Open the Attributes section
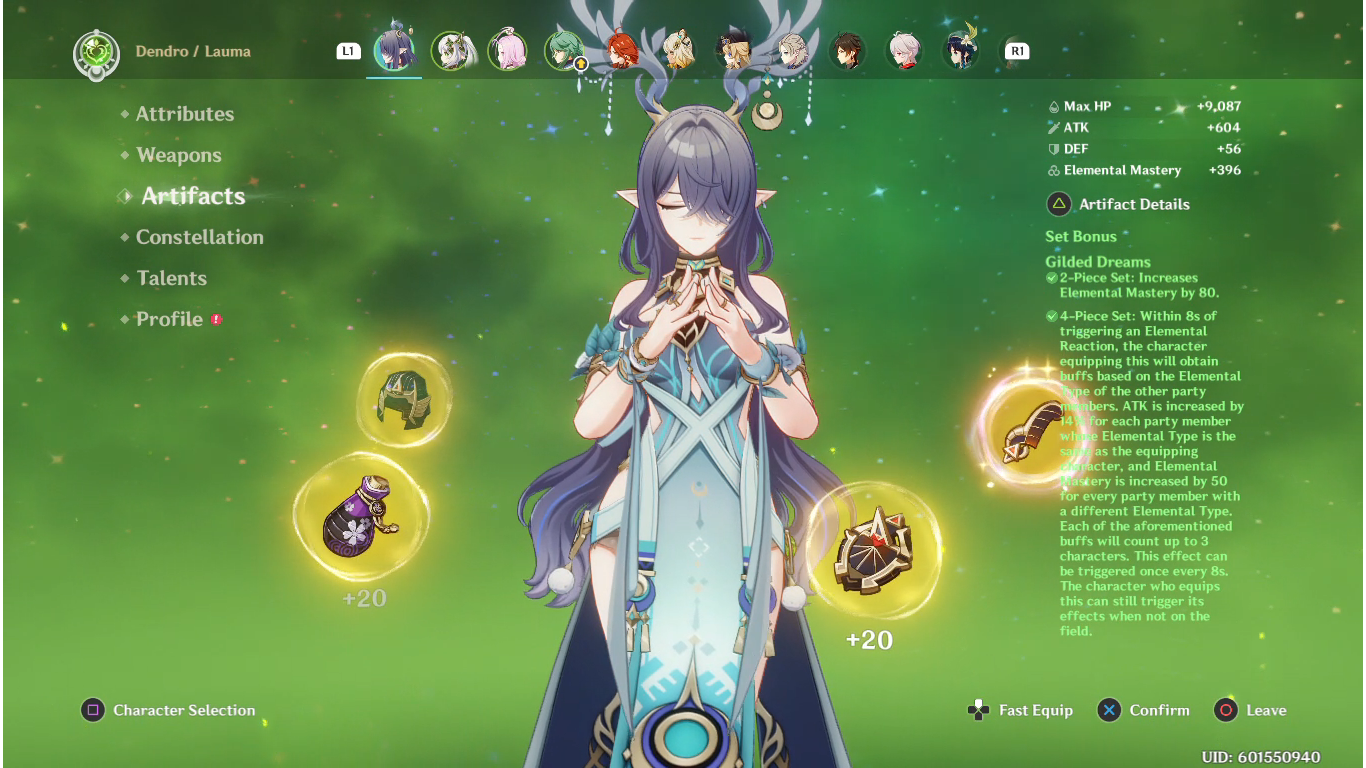Image resolution: width=1366 pixels, height=768 pixels. pyautogui.click(x=185, y=114)
